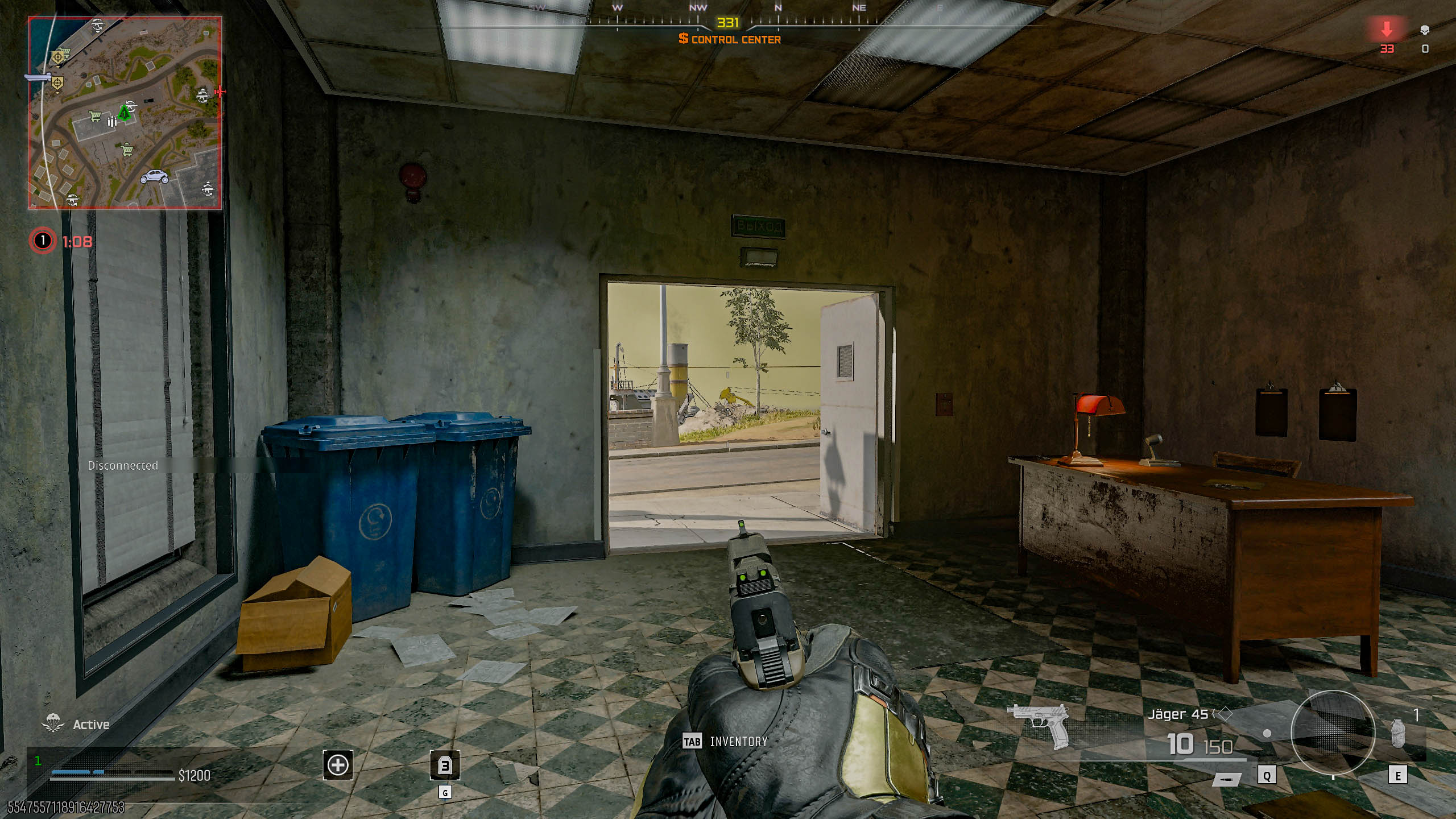Click the circle collapse timer icon

point(43,241)
